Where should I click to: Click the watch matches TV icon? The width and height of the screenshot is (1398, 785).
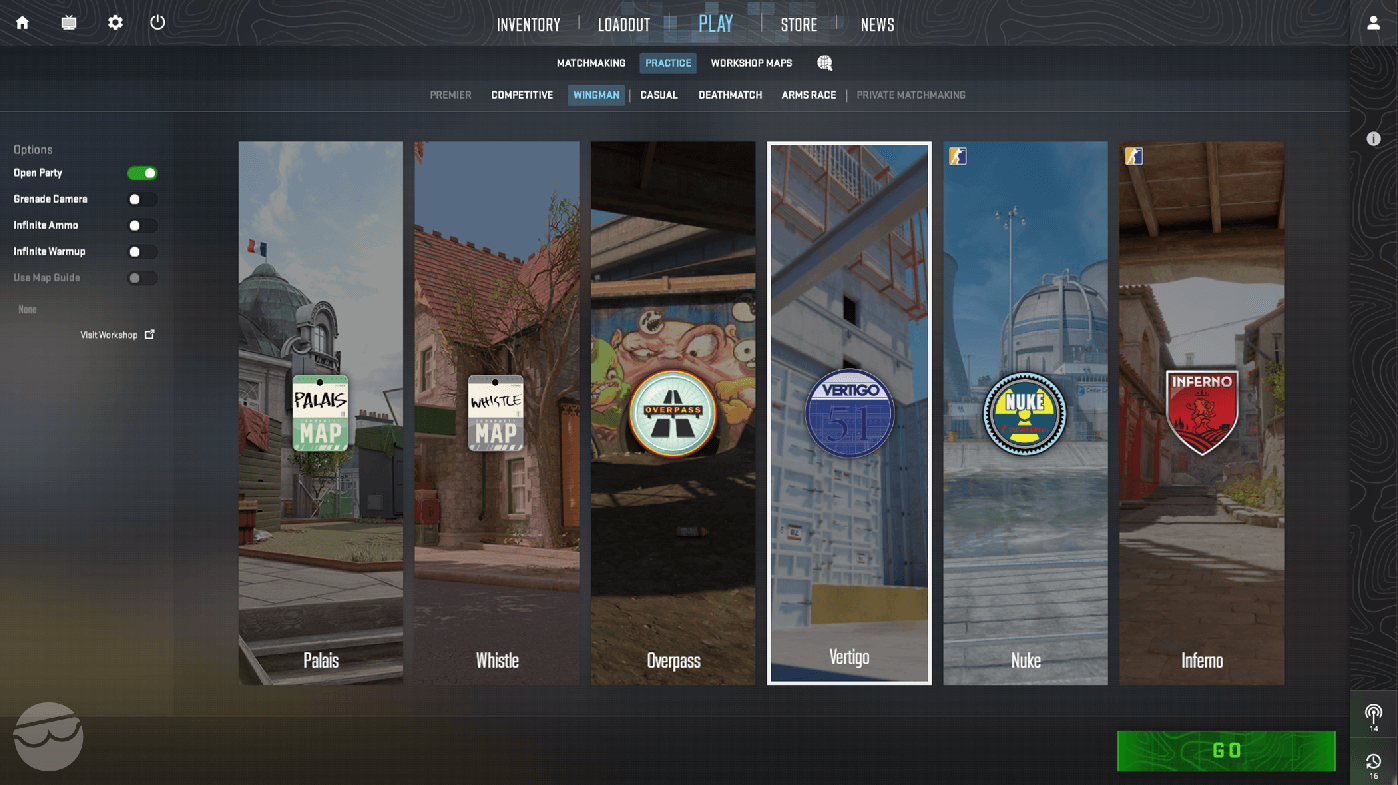[x=68, y=21]
